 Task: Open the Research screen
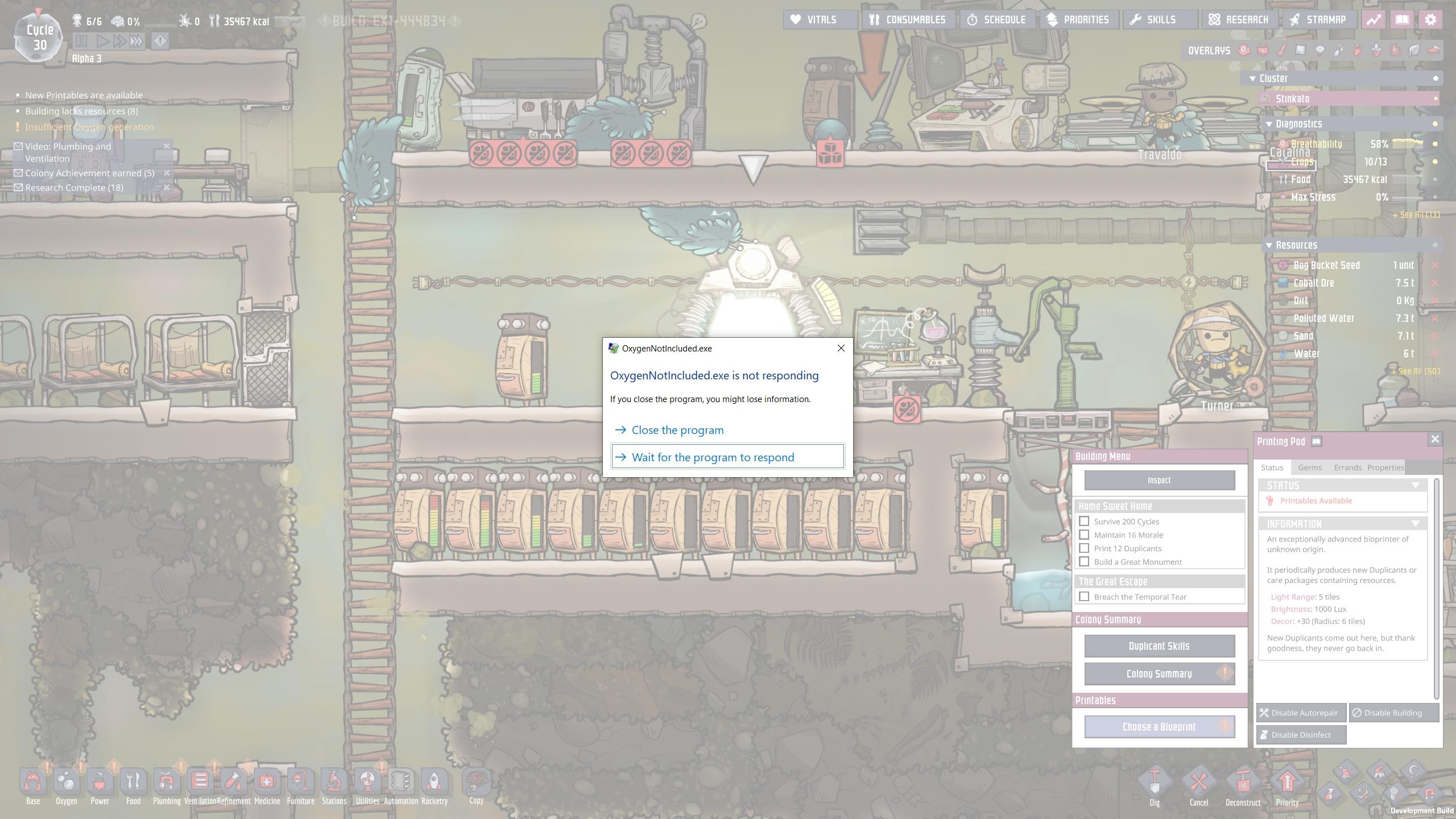point(1240,19)
